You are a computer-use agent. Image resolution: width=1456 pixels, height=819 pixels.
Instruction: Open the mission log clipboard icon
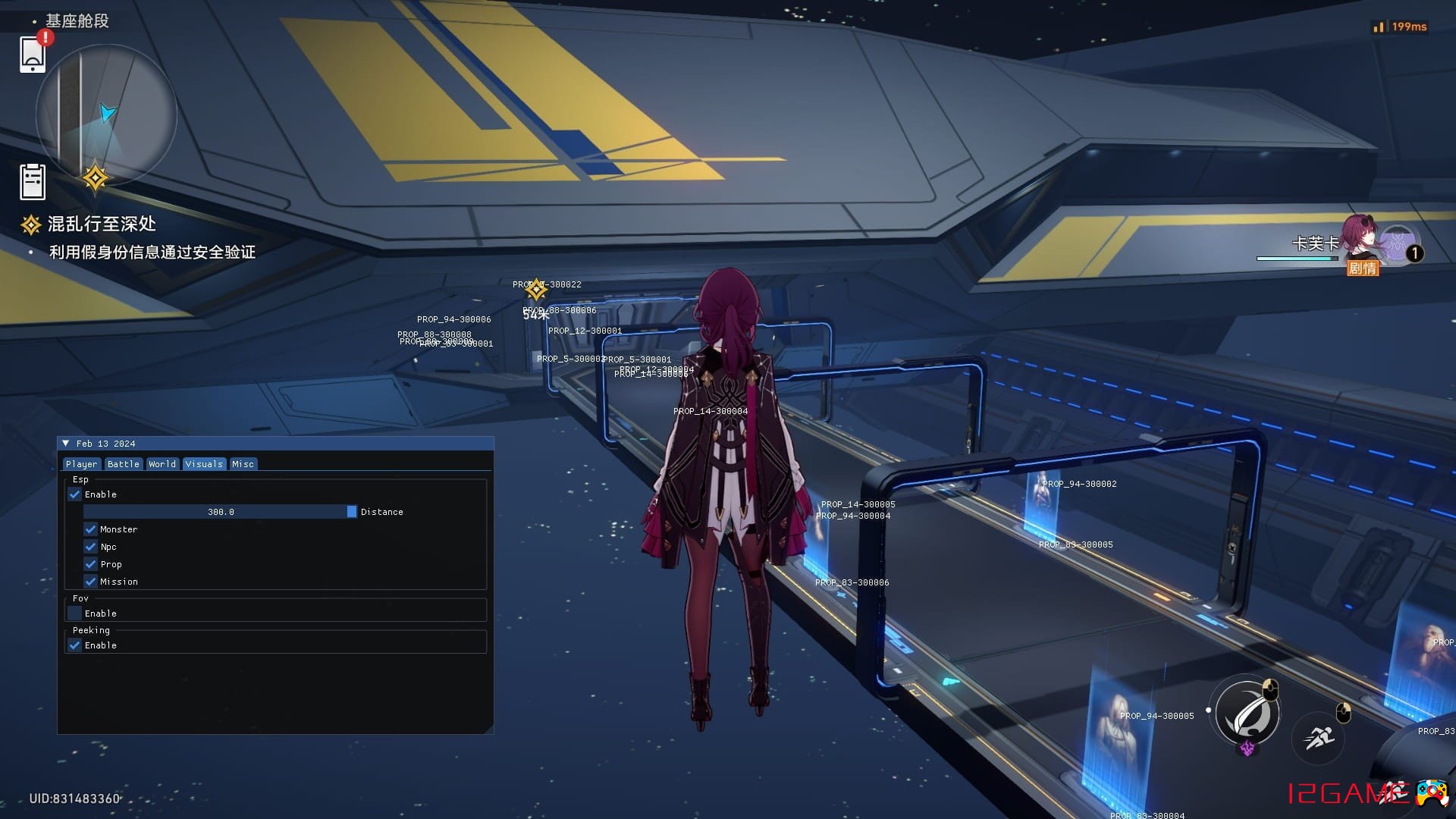coord(33,182)
